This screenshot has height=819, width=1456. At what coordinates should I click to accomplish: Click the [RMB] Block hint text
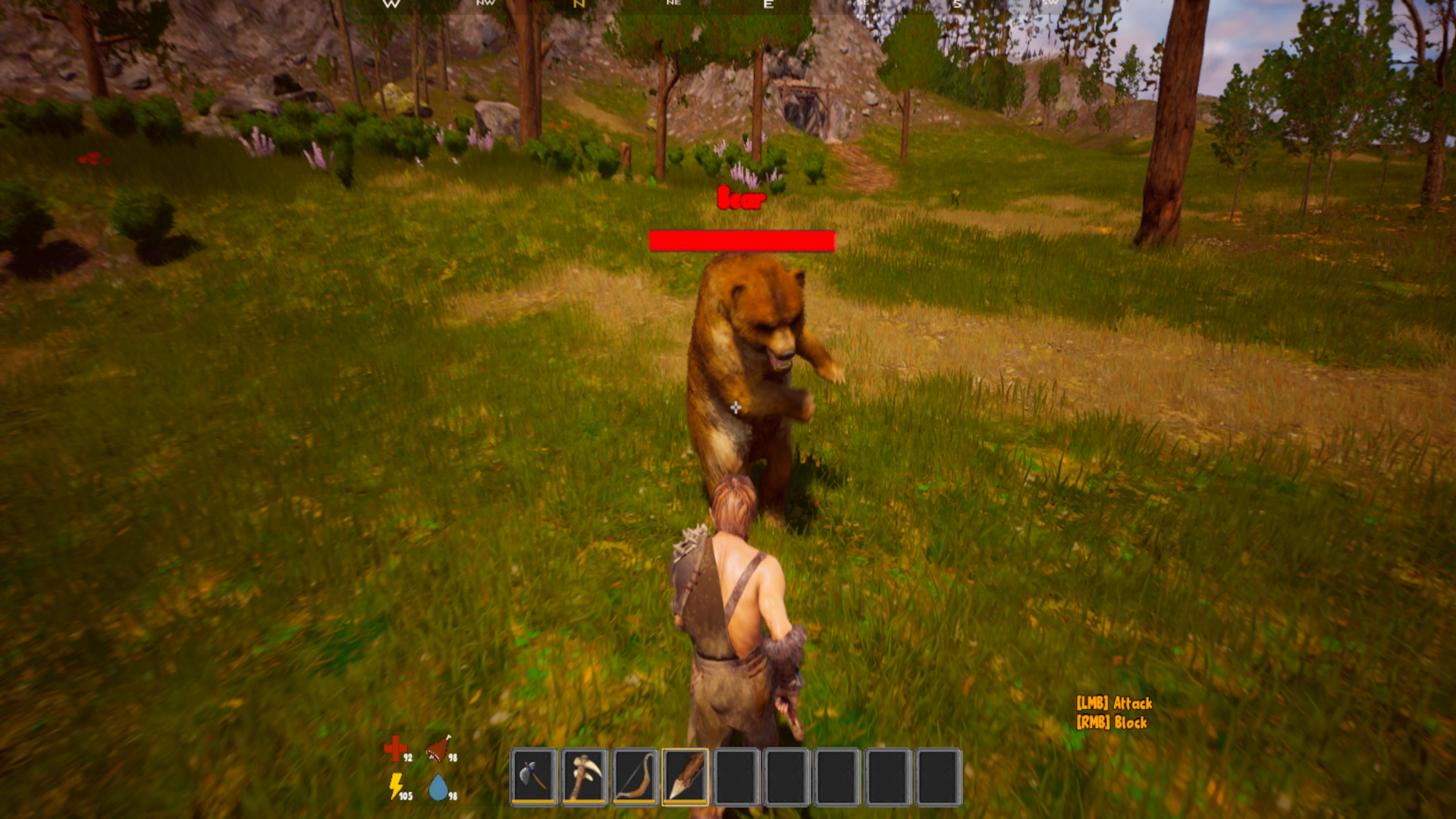click(x=1110, y=722)
